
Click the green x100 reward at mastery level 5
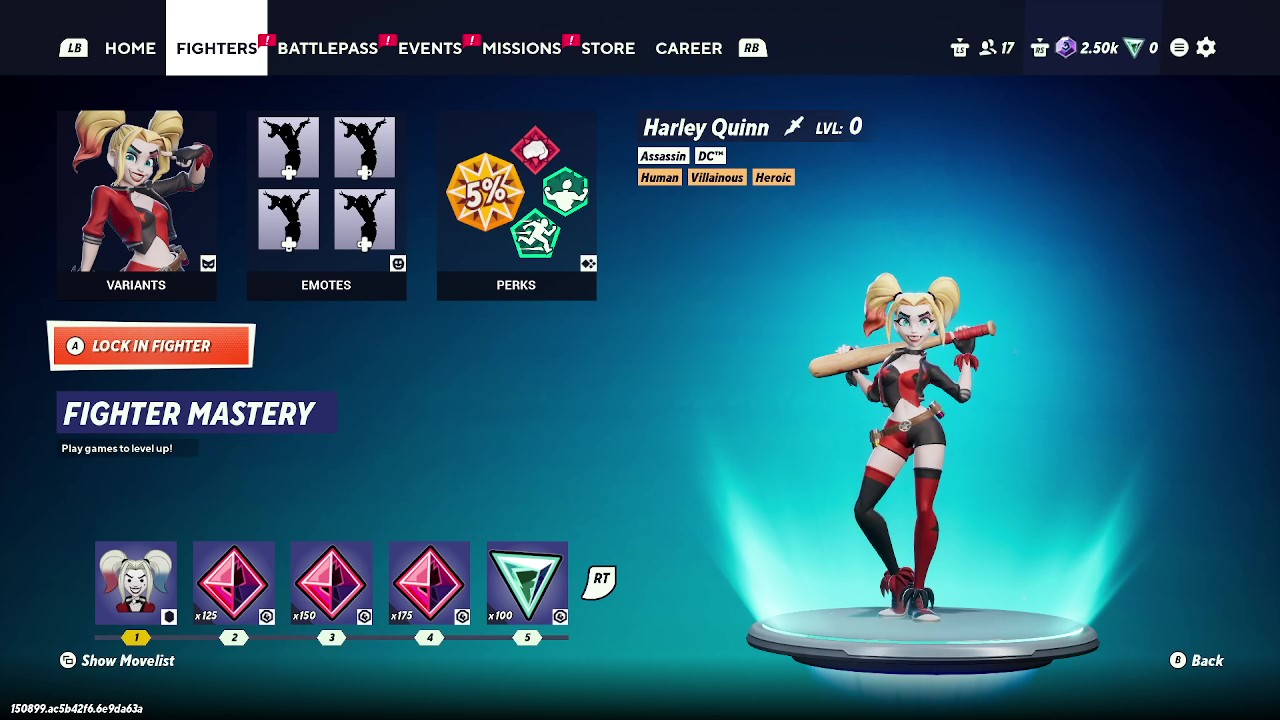pyautogui.click(x=527, y=582)
